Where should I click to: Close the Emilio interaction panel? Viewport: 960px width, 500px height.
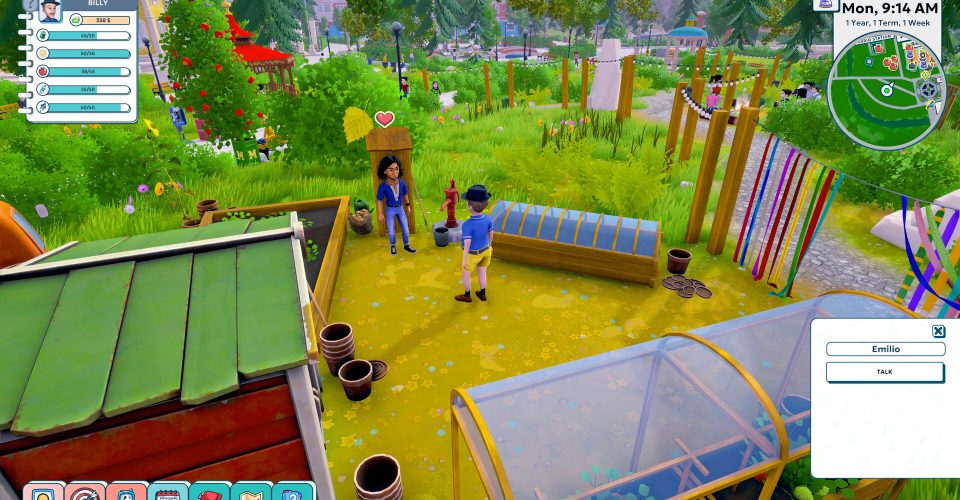938,332
